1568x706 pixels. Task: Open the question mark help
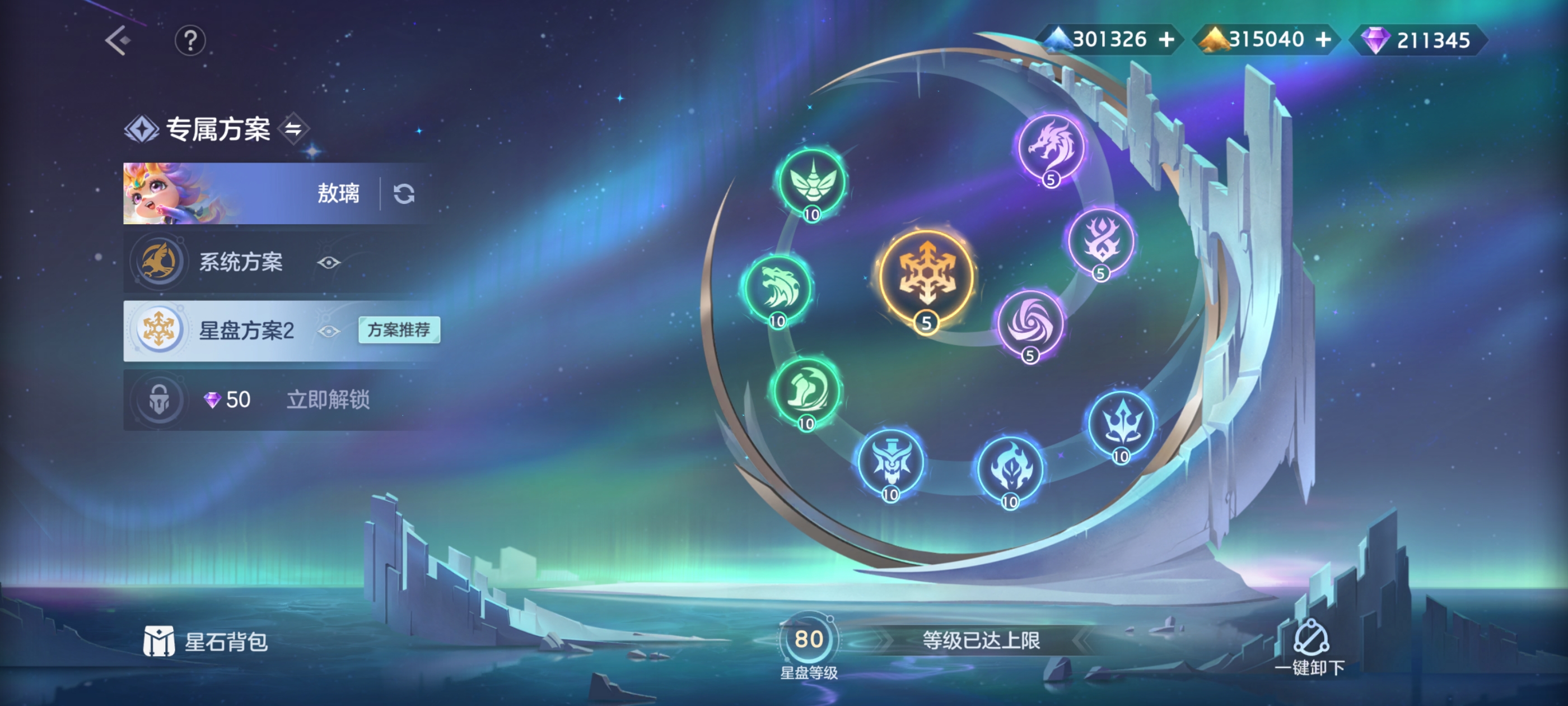coord(190,41)
